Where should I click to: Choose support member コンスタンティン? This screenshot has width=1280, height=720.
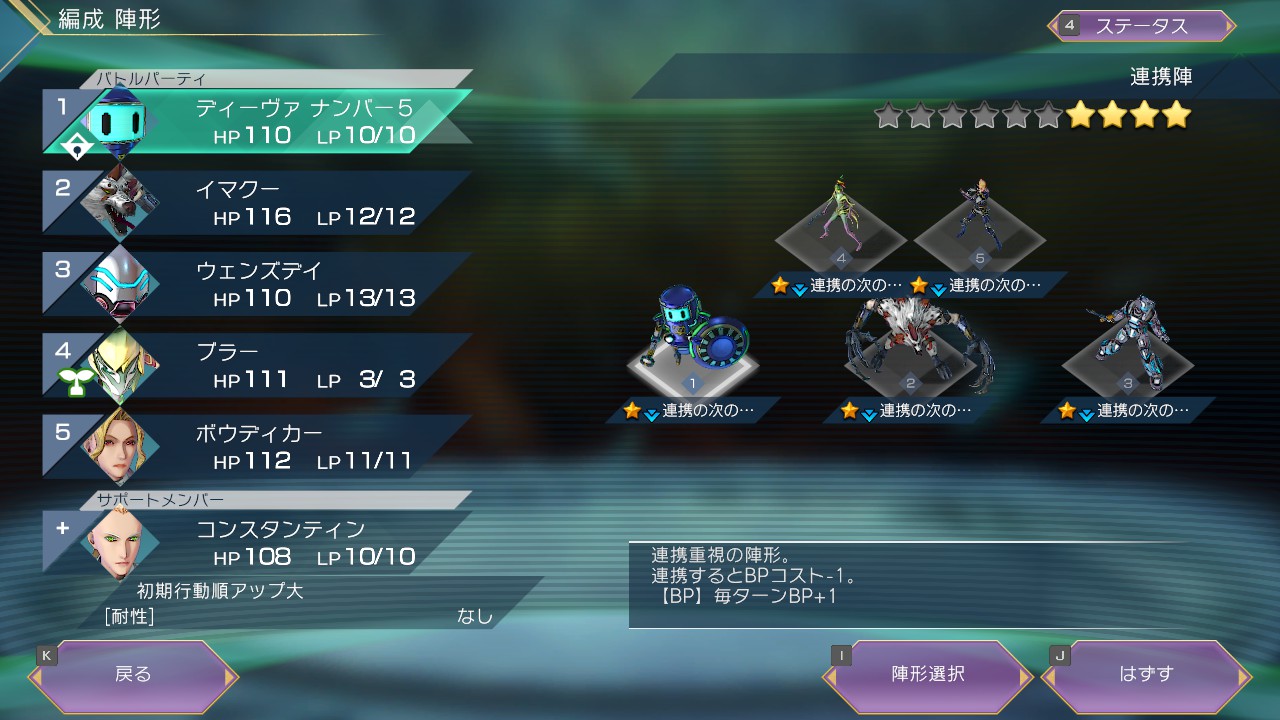[260, 543]
